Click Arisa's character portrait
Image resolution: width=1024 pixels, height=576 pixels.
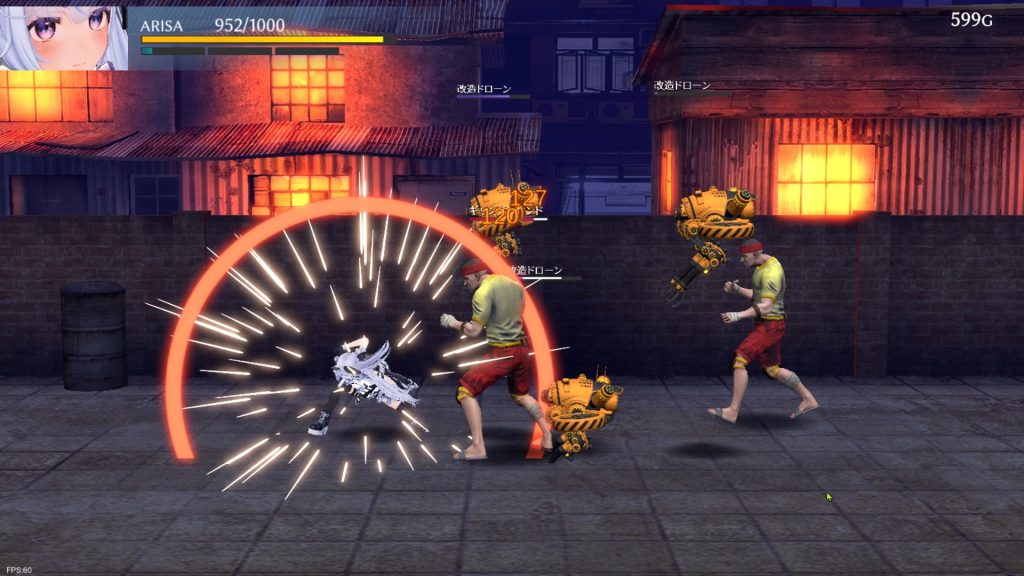62,35
